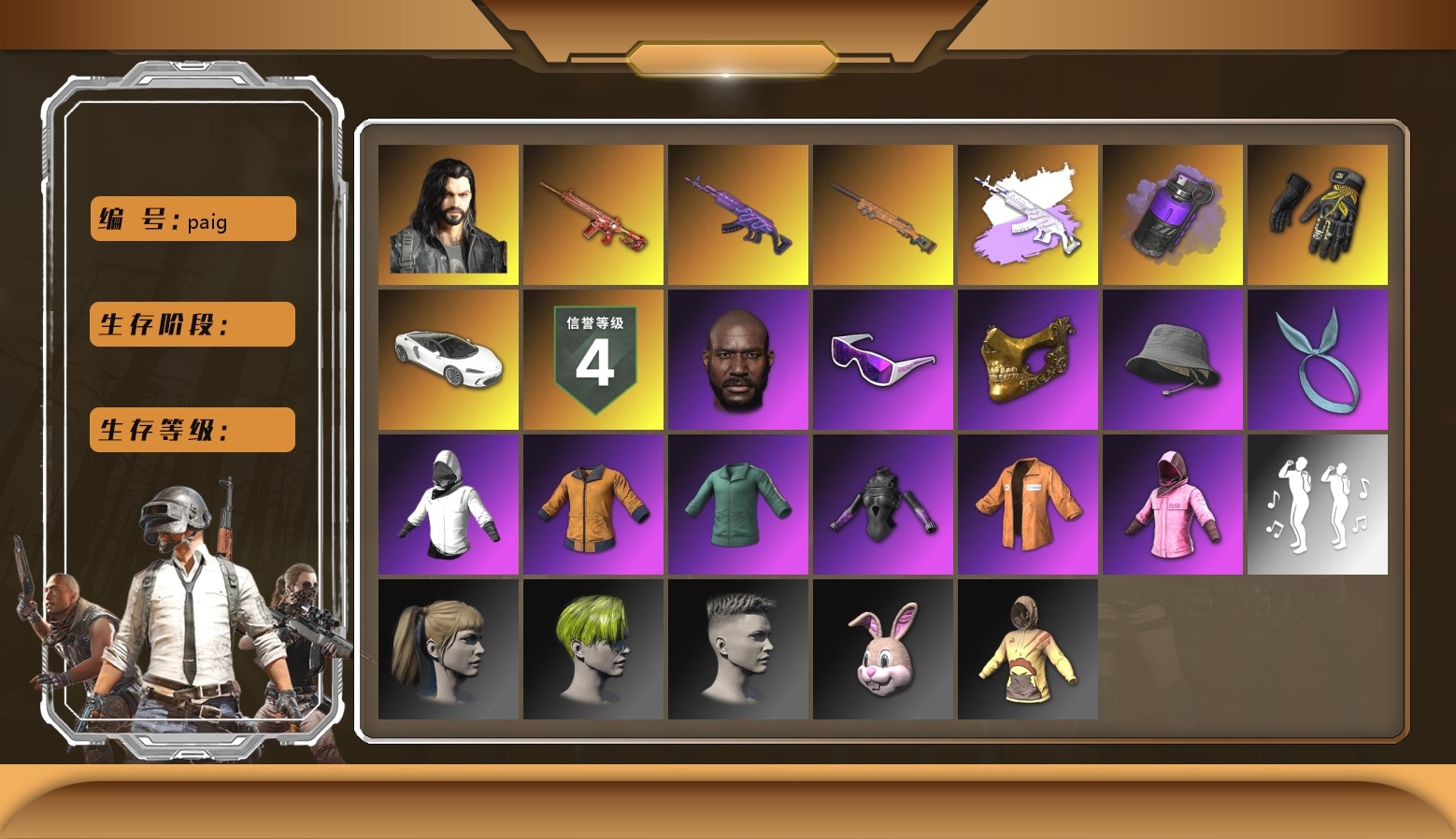Click the white spray-paint rifle finish
The height and width of the screenshot is (839, 1456).
tap(1027, 213)
